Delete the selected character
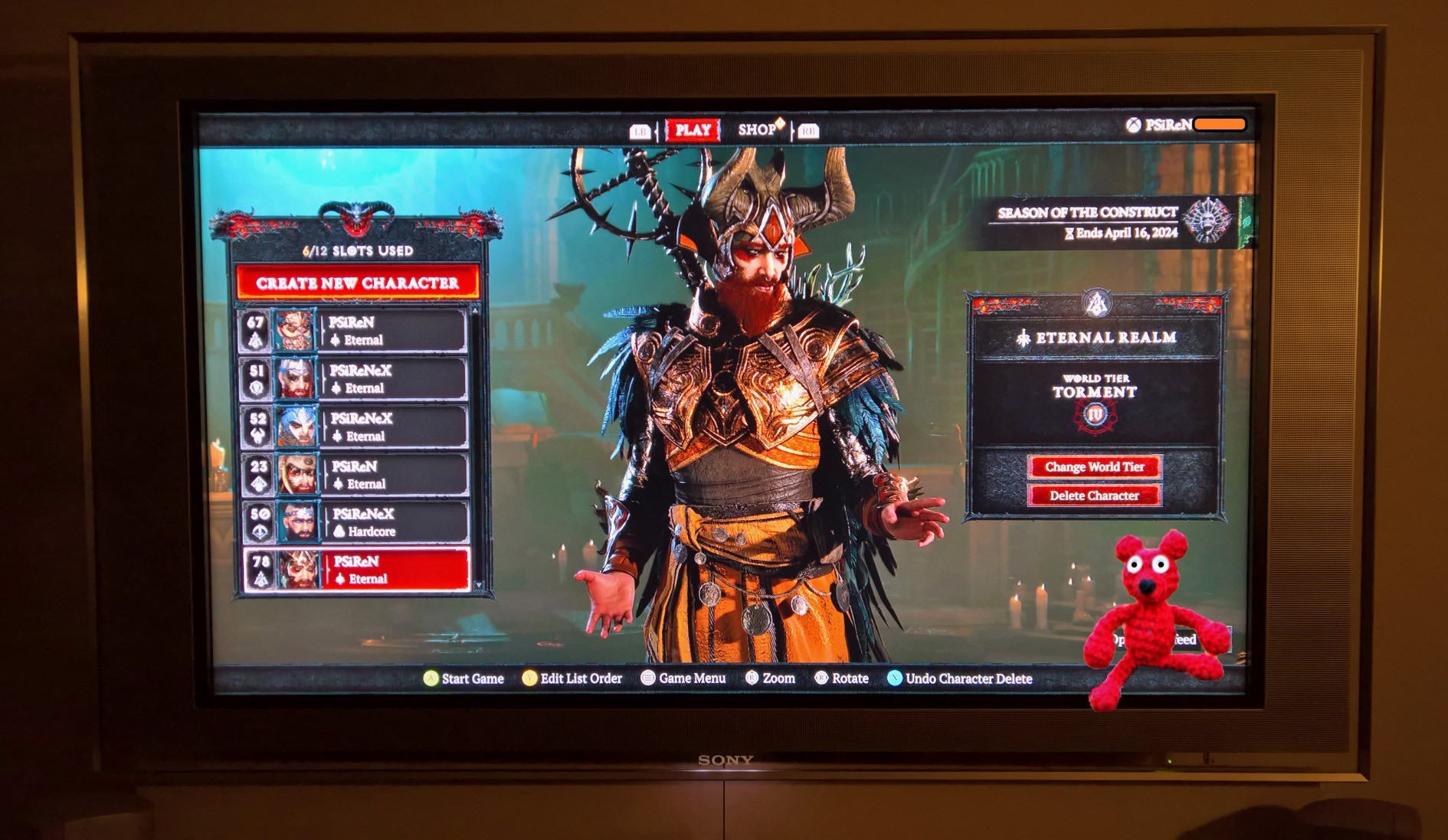 1094,495
